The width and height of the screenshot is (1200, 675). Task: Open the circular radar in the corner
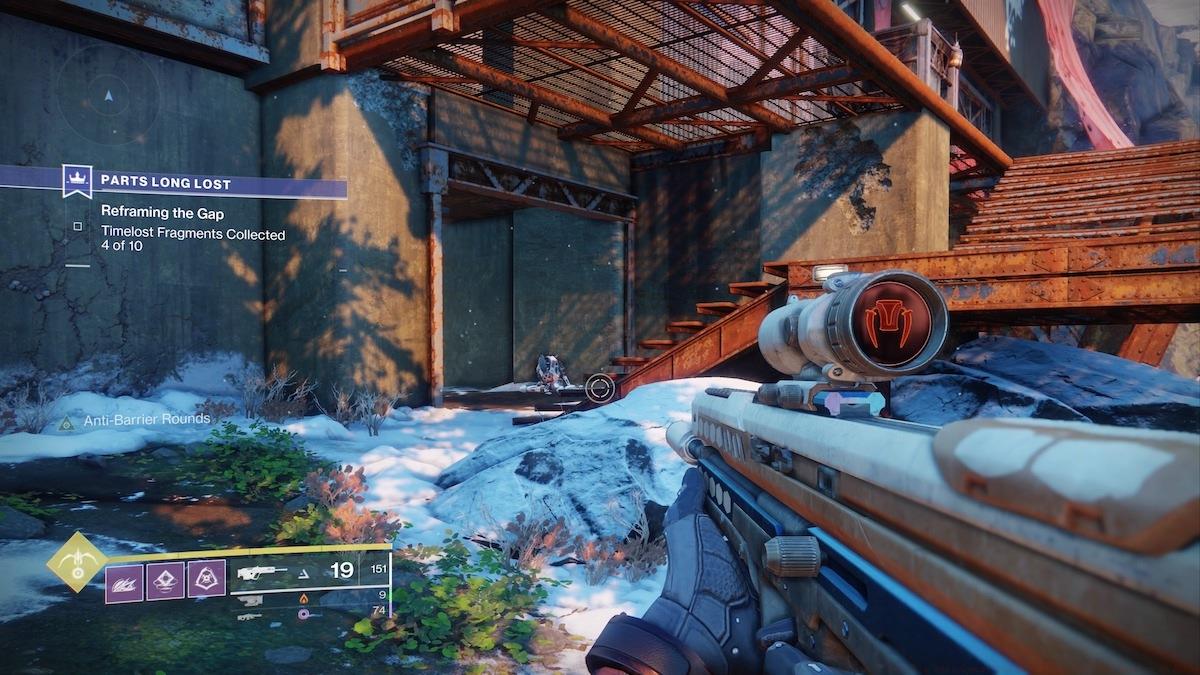[108, 95]
